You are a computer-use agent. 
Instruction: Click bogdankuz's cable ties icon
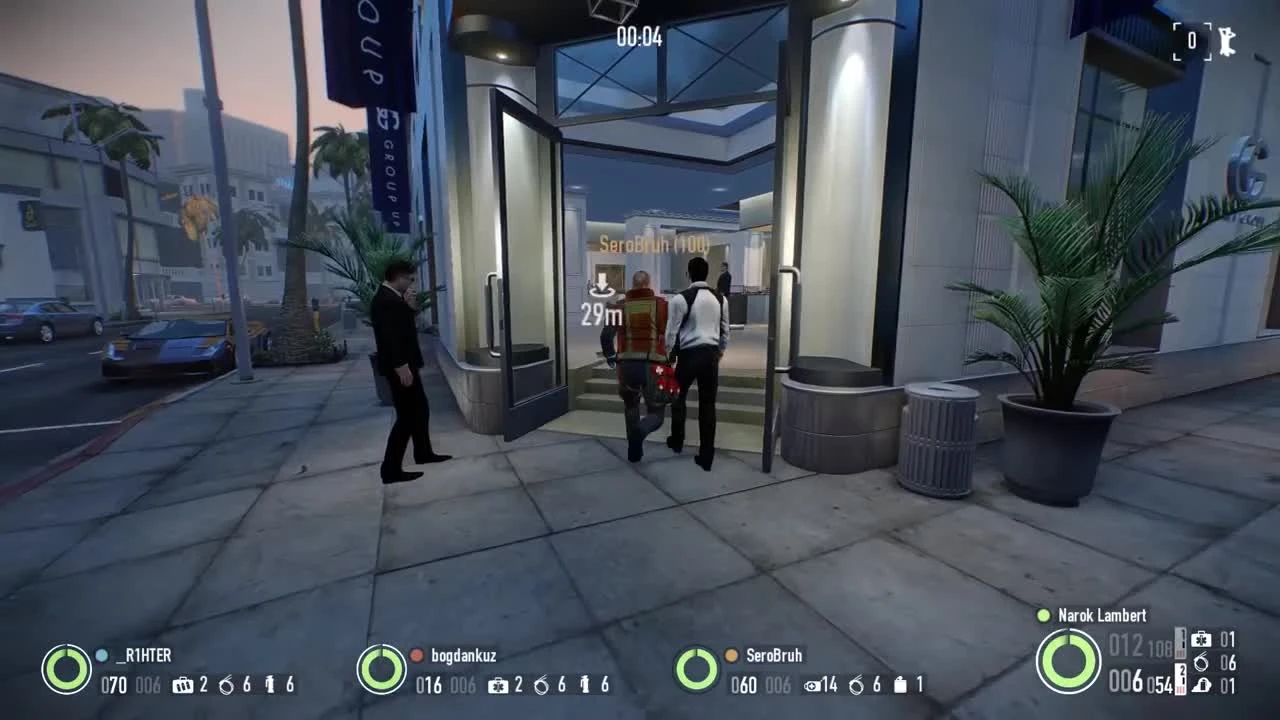coord(541,685)
